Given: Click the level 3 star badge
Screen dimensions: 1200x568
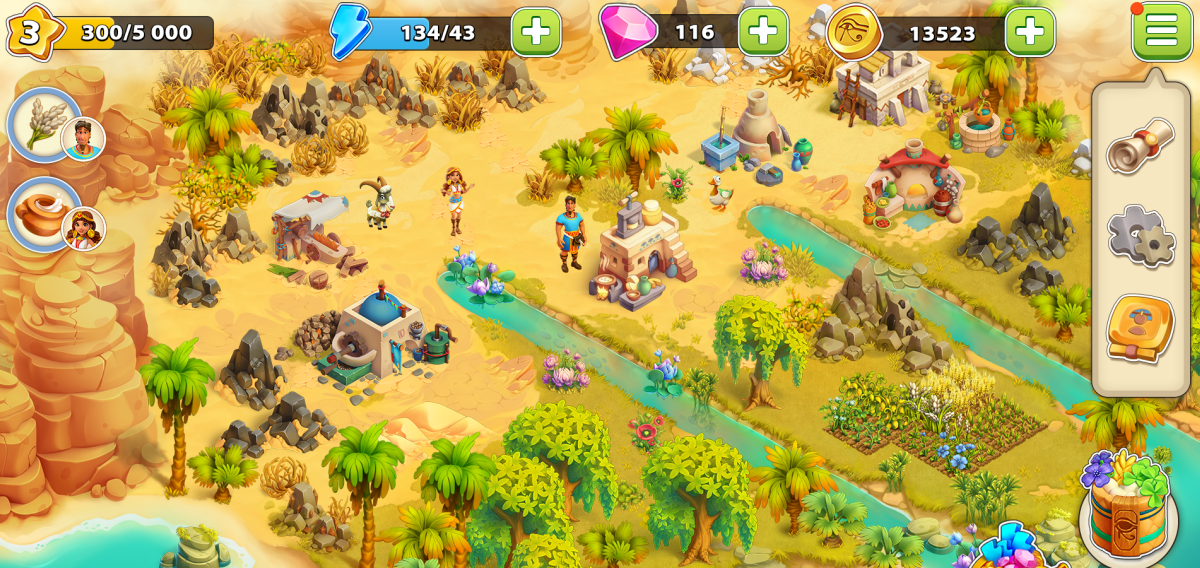Looking at the screenshot, I should 29,32.
